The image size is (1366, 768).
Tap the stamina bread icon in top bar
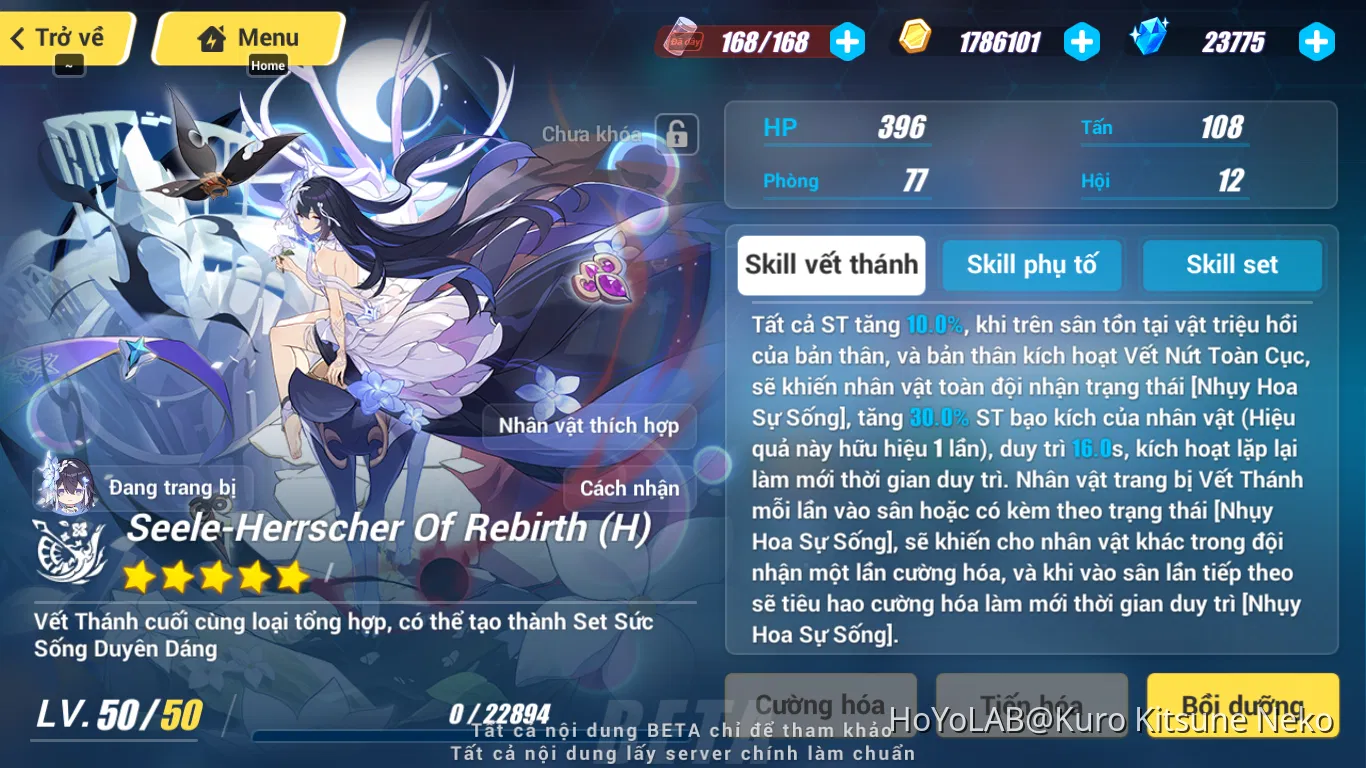[682, 40]
